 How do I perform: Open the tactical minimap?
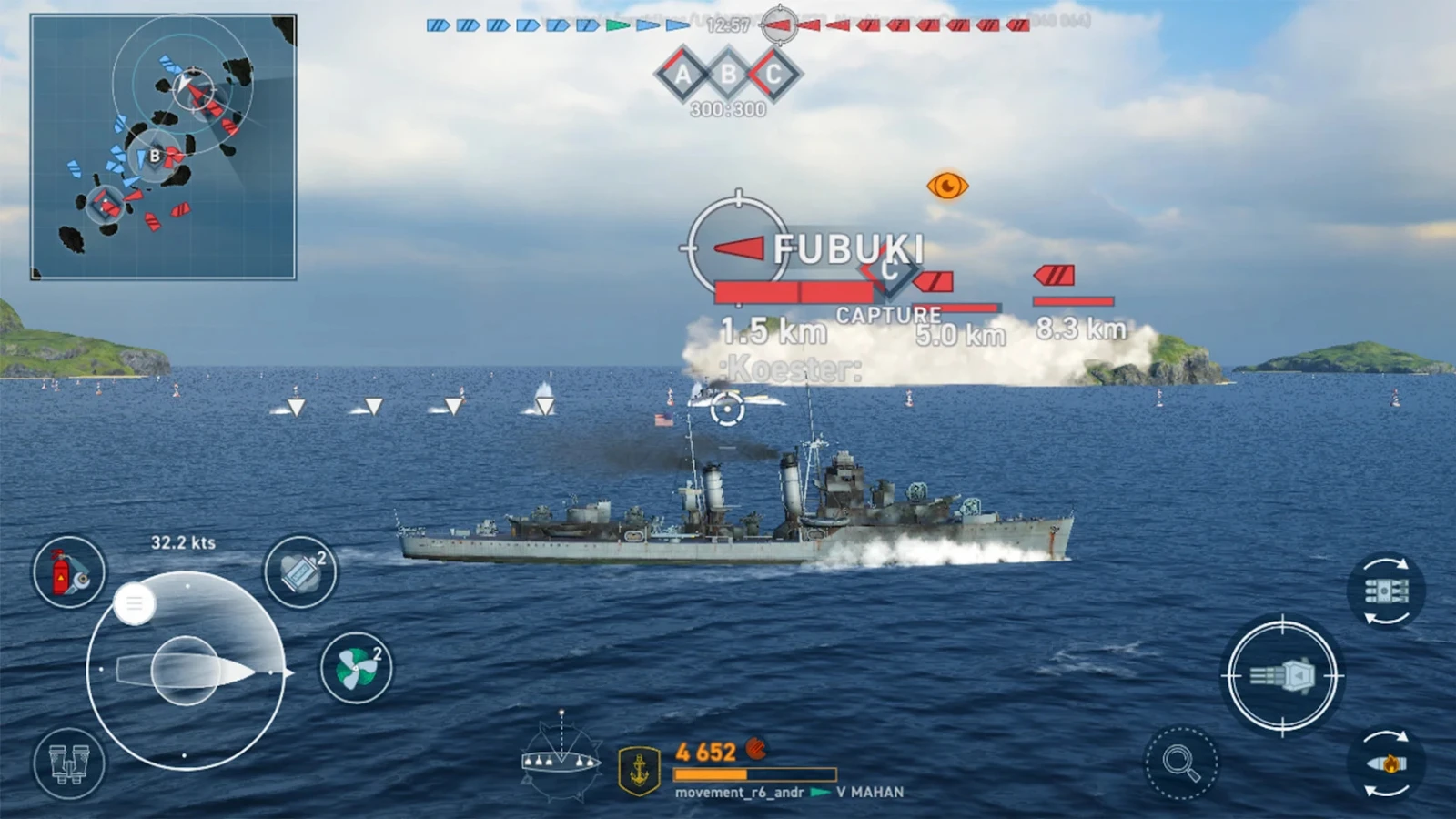(x=163, y=147)
